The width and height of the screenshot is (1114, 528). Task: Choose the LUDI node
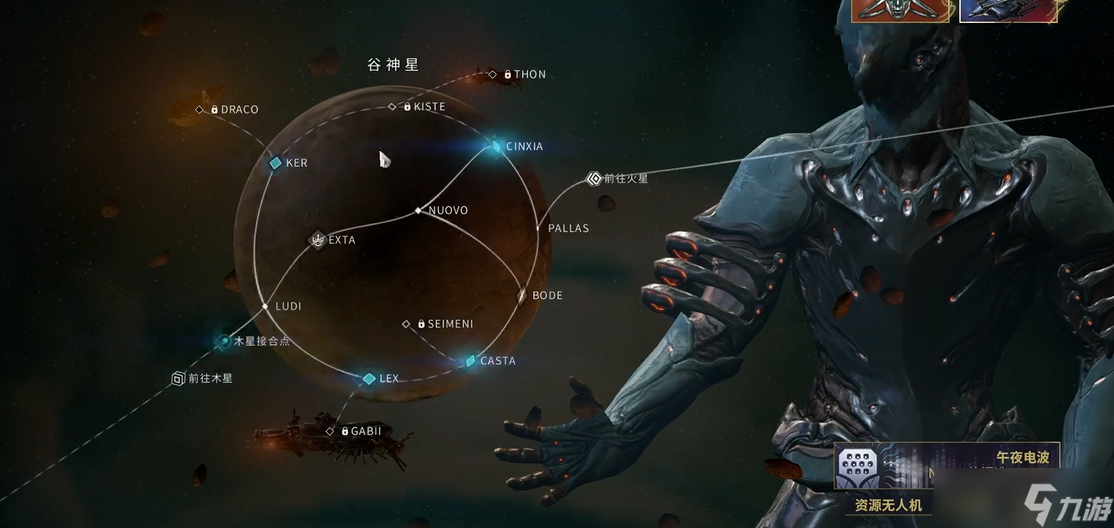265,306
